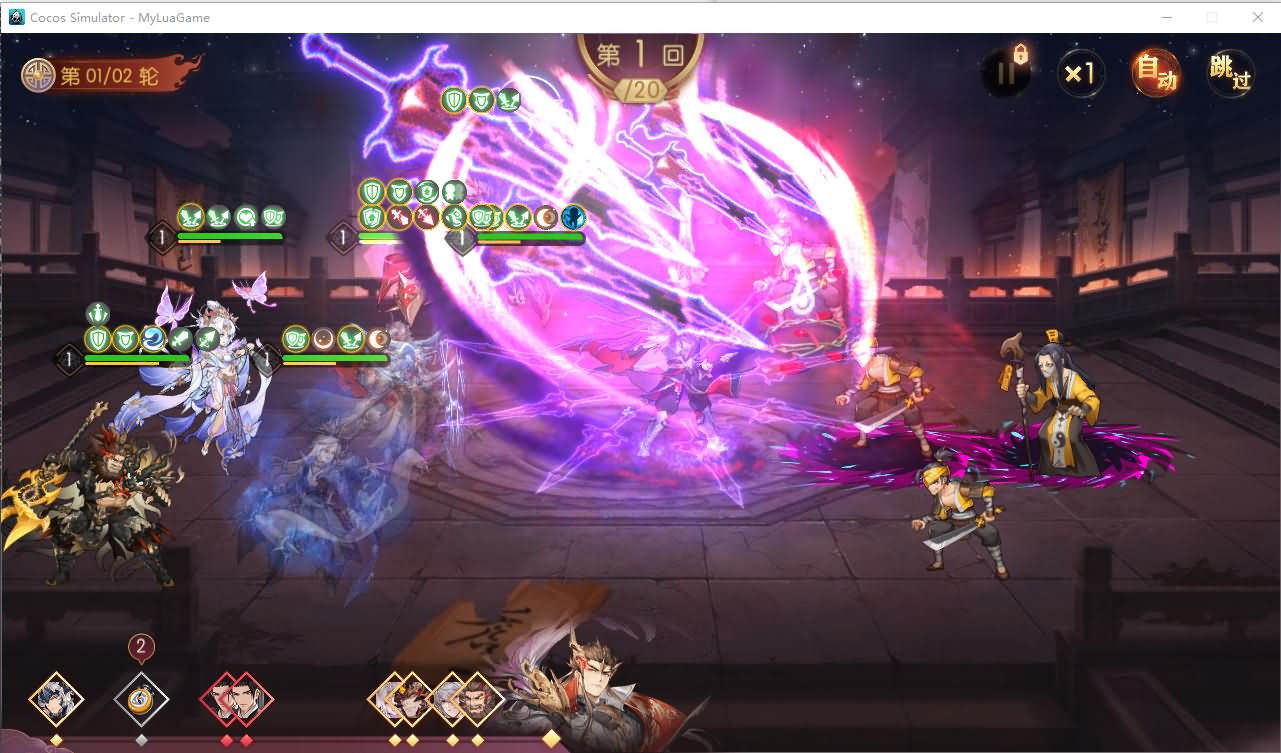Click the red shield-and-sword buff icon

[425, 217]
